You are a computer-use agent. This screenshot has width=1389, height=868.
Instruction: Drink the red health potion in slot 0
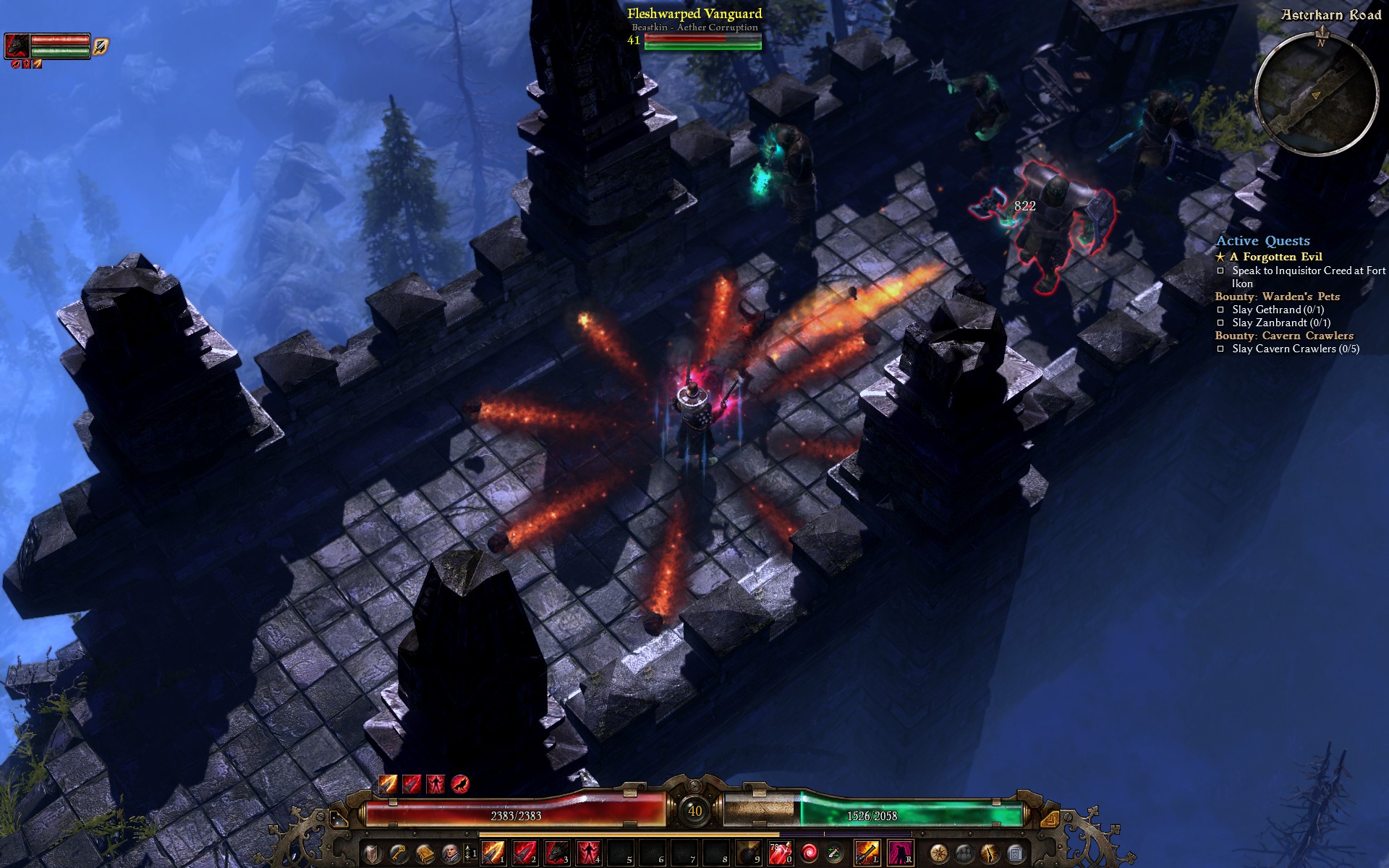(779, 854)
